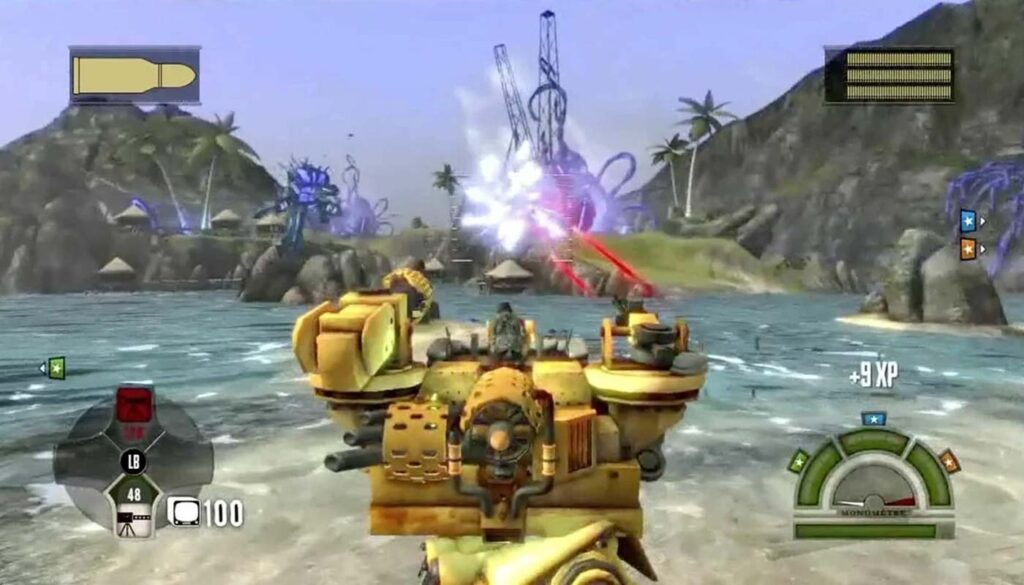Select the machine gun turret emplacement slot
This screenshot has height=585, width=1024.
pos(134,508)
